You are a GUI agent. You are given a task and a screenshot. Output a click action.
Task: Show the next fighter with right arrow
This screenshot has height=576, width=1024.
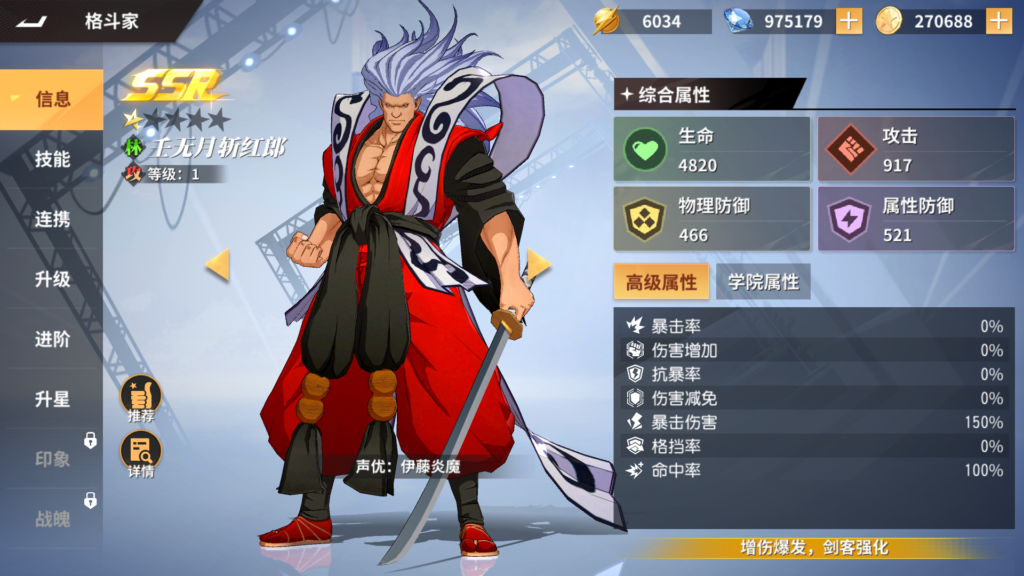point(539,264)
